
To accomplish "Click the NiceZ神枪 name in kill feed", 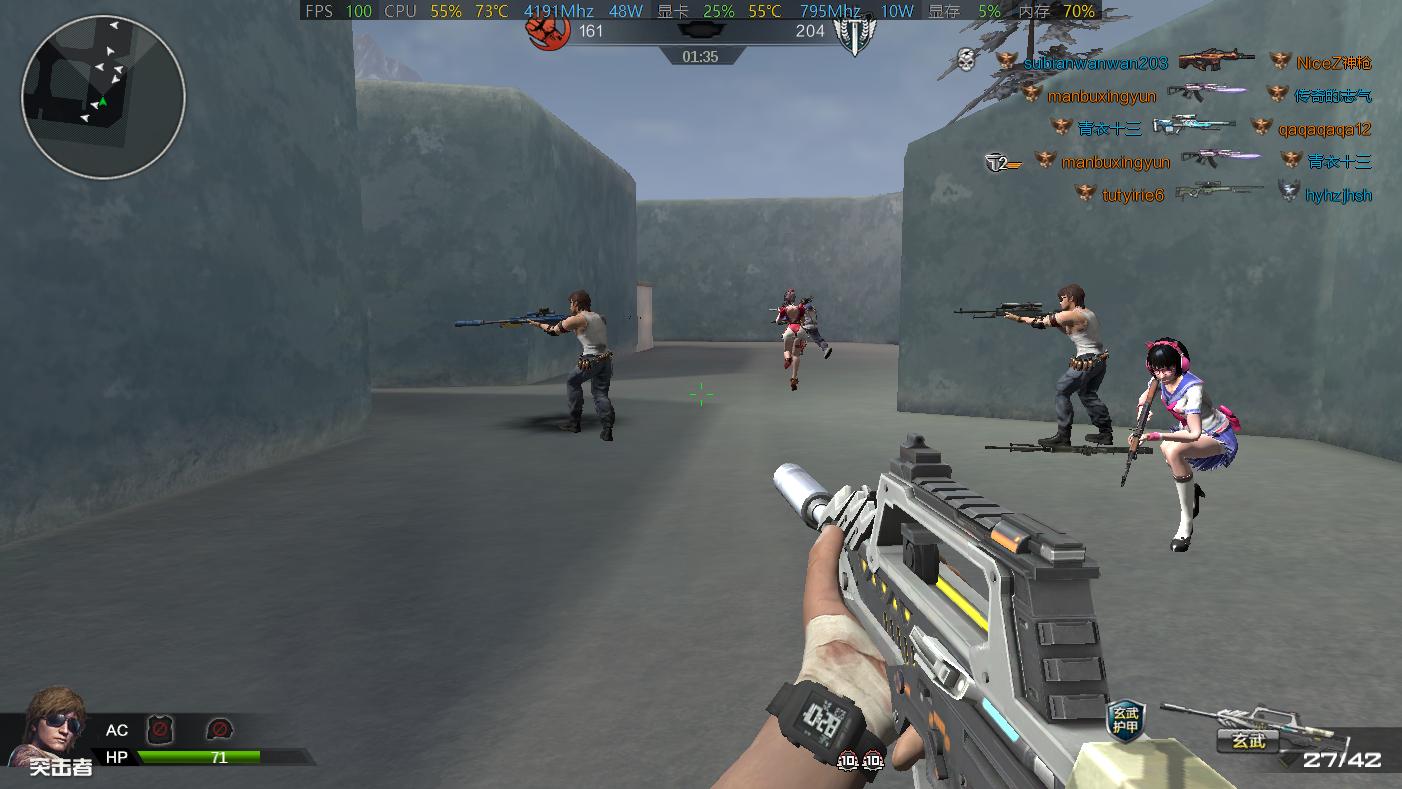I will point(1333,63).
